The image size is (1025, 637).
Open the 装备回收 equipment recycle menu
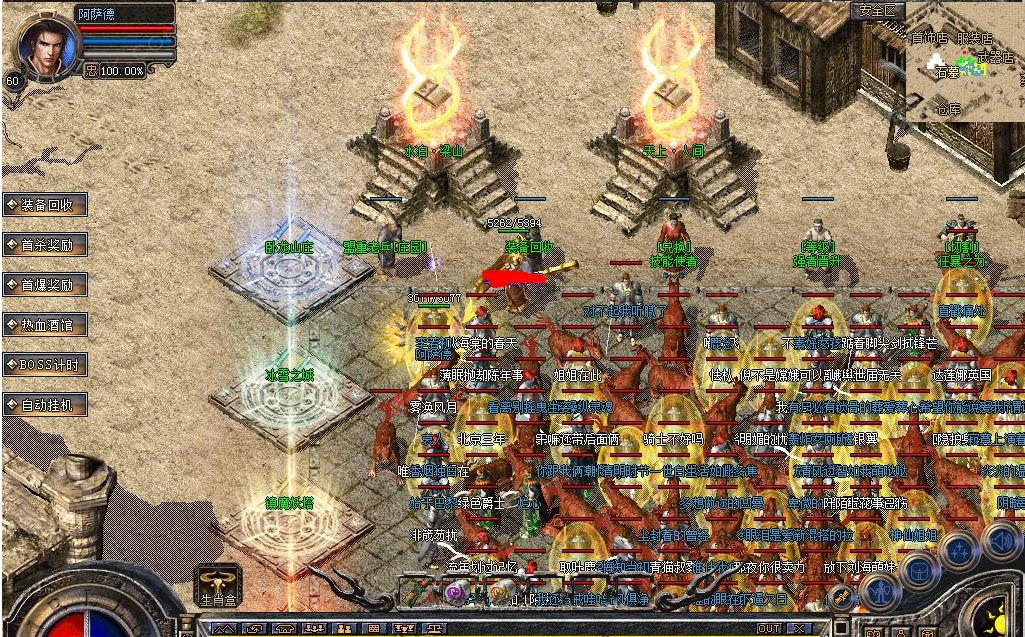tap(45, 205)
